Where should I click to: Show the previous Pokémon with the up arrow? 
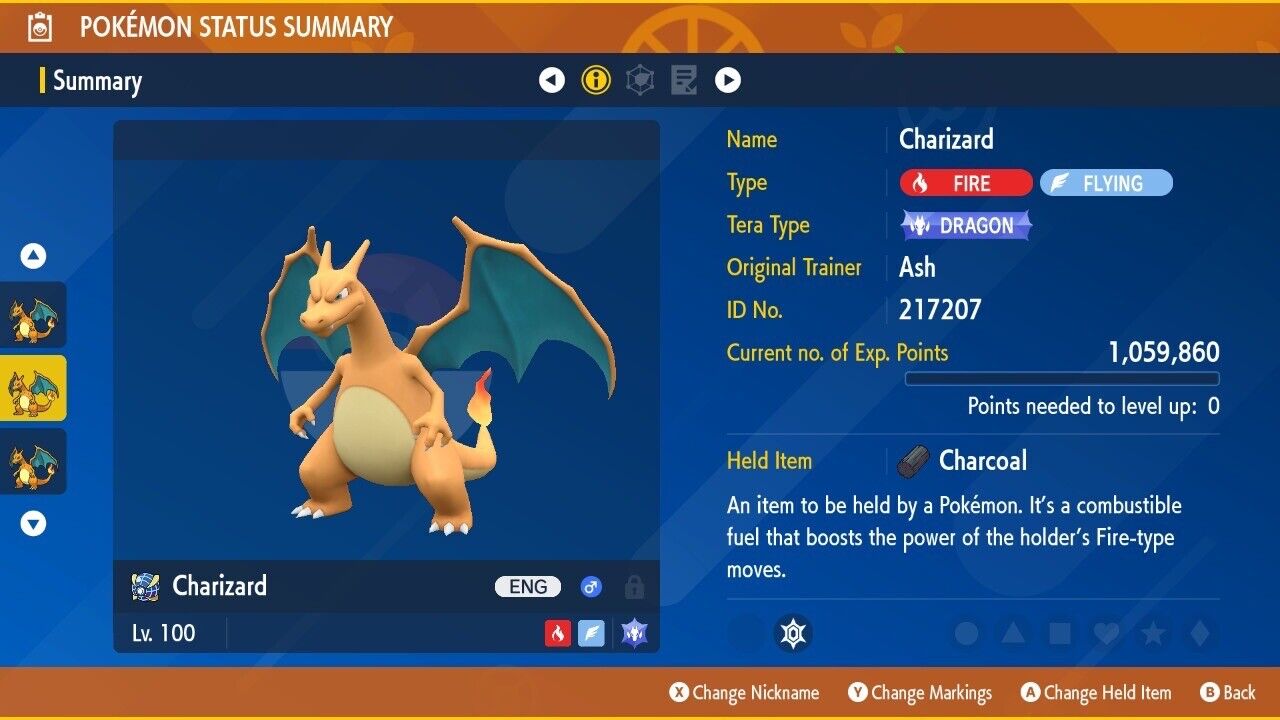tap(34, 257)
